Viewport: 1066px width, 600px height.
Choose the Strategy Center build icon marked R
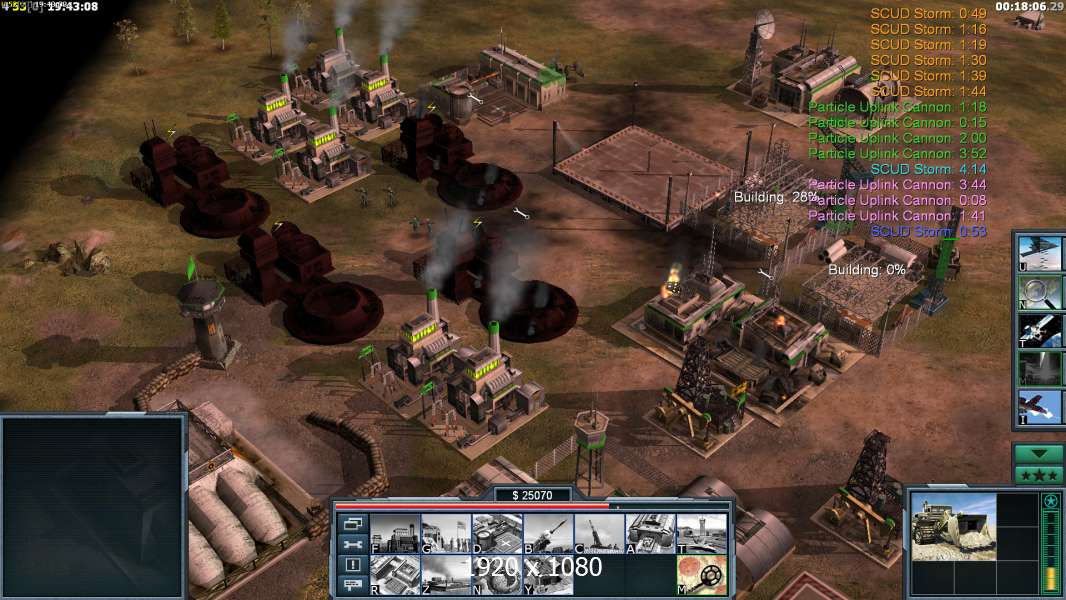(395, 575)
